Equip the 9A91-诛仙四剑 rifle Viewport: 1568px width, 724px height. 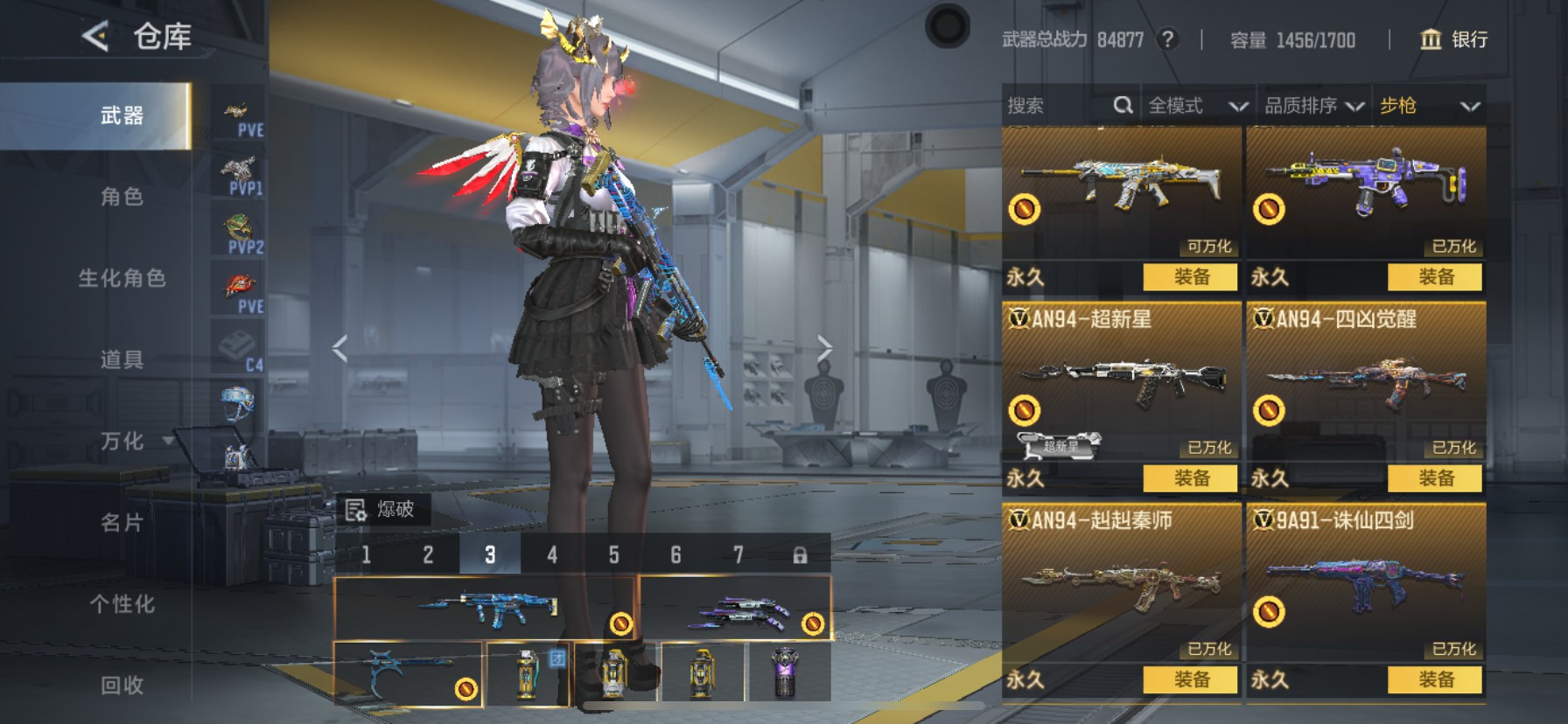[1434, 679]
